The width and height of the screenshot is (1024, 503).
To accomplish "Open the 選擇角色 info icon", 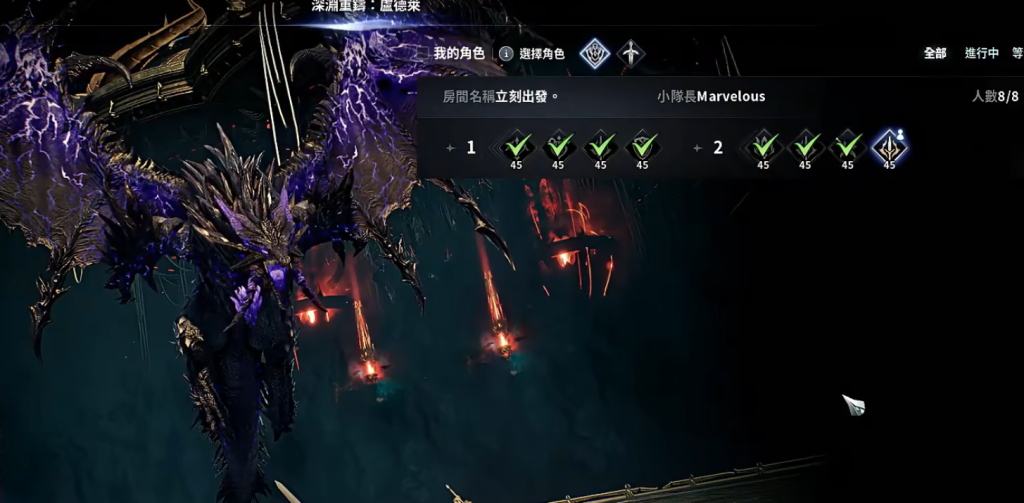I will pos(507,53).
